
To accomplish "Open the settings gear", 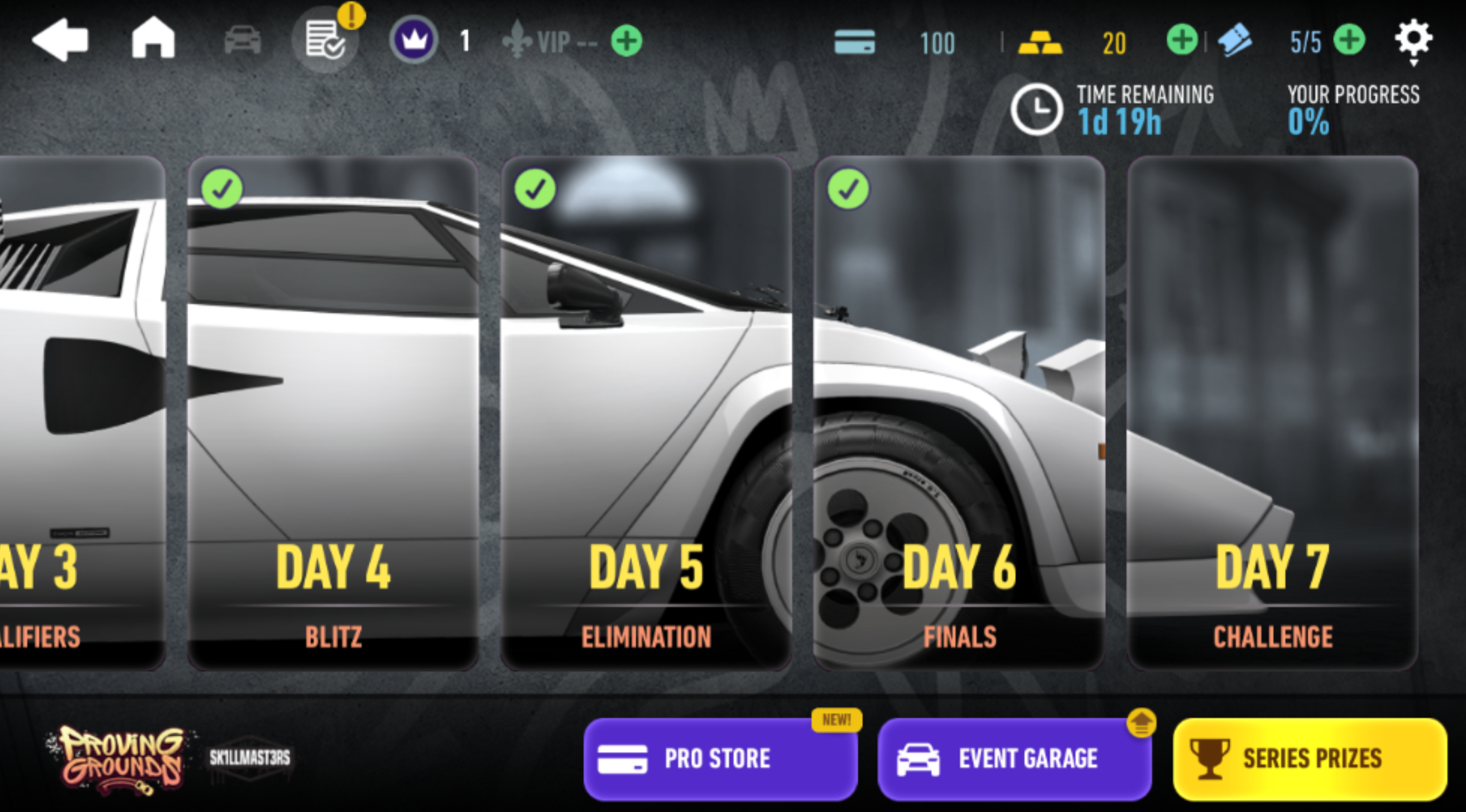I will pos(1413,40).
